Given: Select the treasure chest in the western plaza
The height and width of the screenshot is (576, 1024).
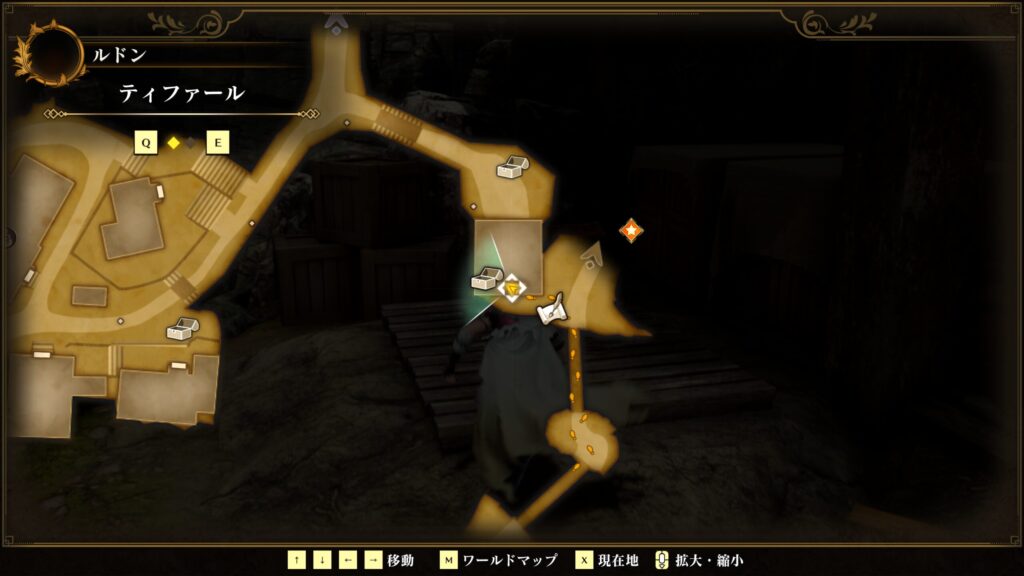Looking at the screenshot, I should tap(181, 328).
